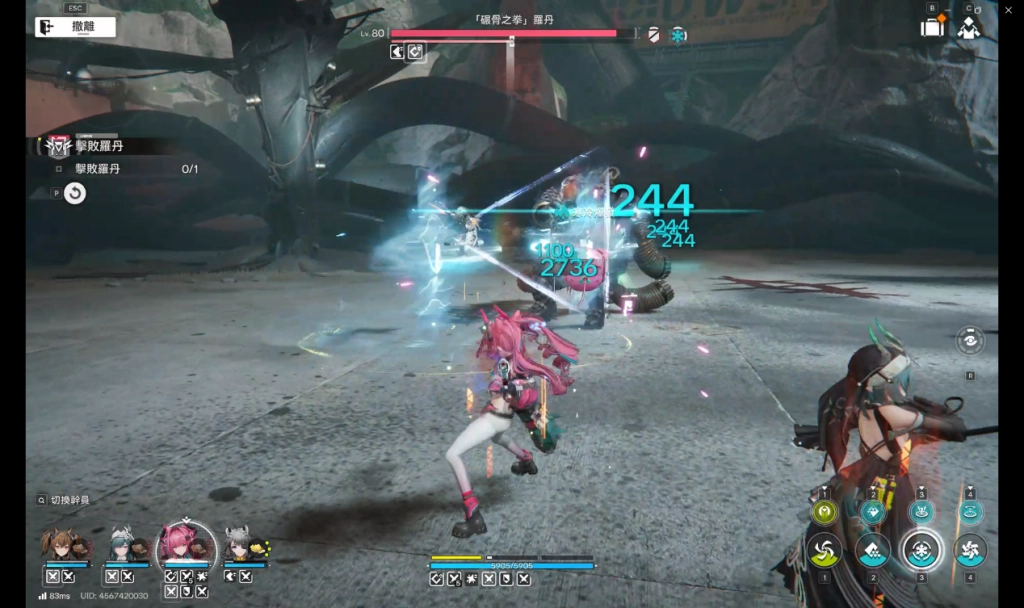Trigger the small cyan ring ultimate icon
1024x608 pixels.
click(x=969, y=512)
